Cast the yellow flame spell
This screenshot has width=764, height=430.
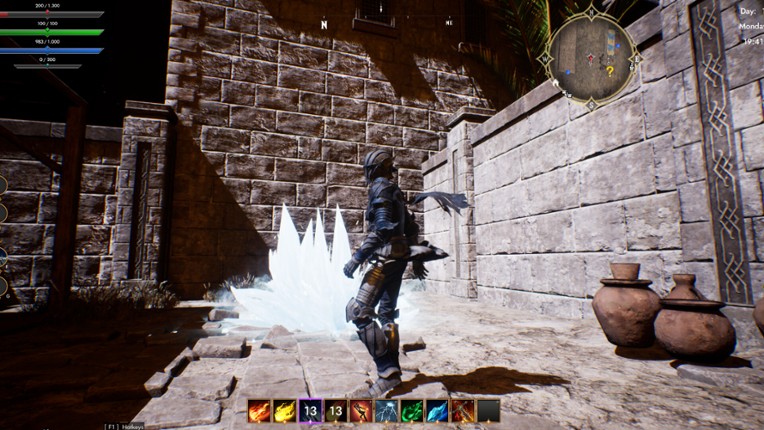tap(285, 411)
